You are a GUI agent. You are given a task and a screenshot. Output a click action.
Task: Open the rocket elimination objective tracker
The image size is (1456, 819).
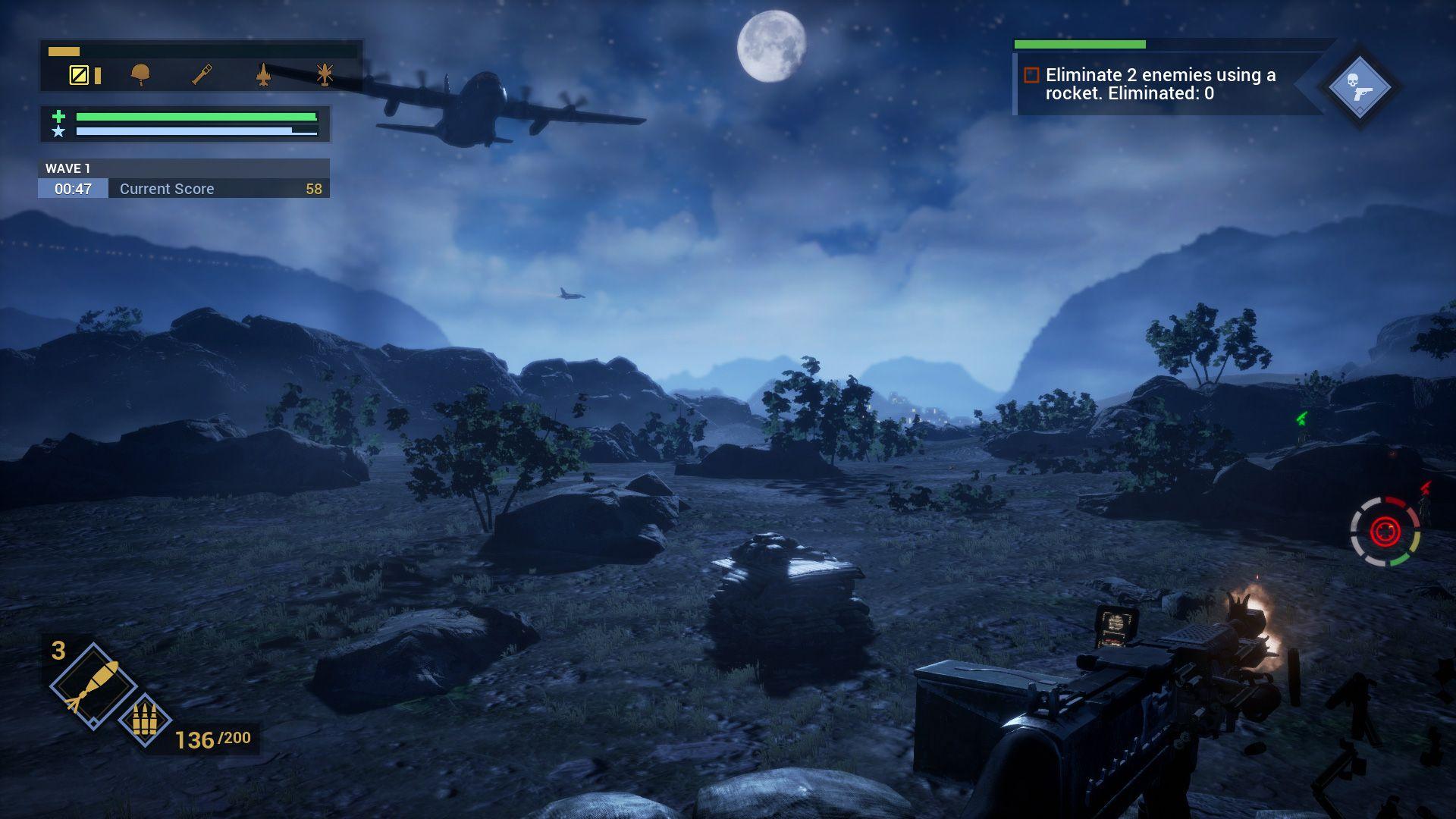click(1160, 84)
